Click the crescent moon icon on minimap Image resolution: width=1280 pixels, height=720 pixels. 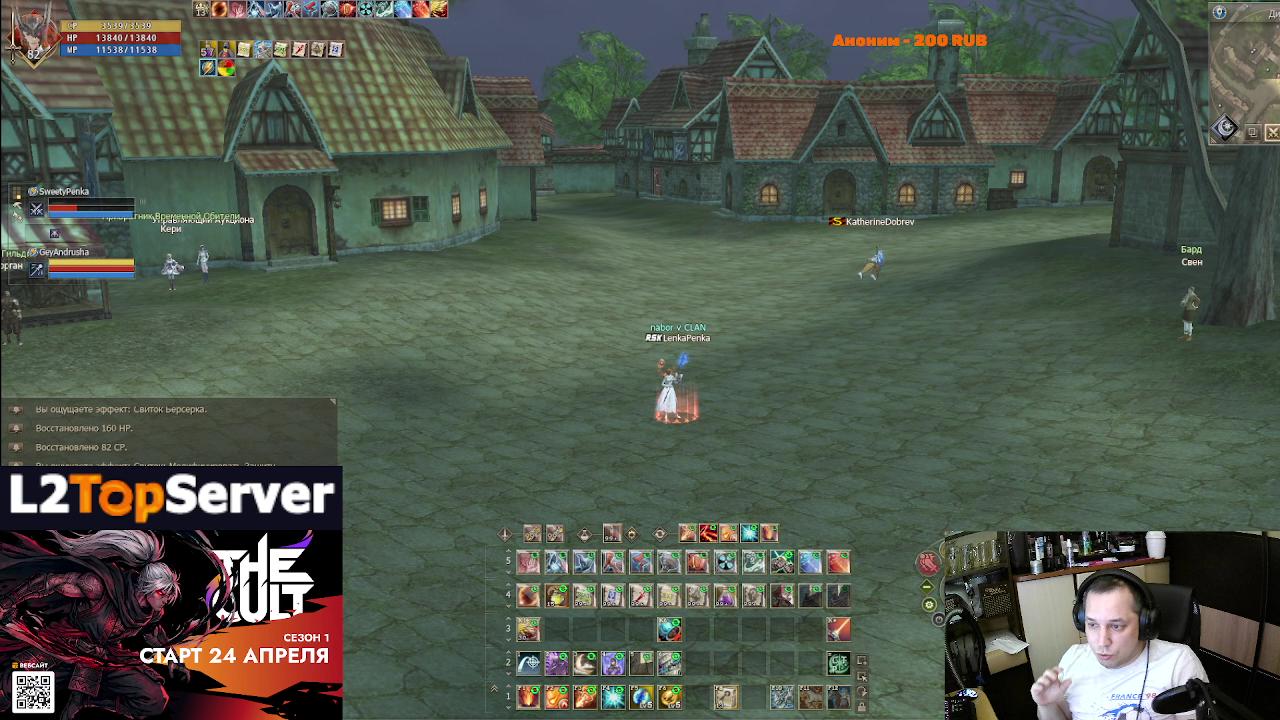click(1226, 128)
